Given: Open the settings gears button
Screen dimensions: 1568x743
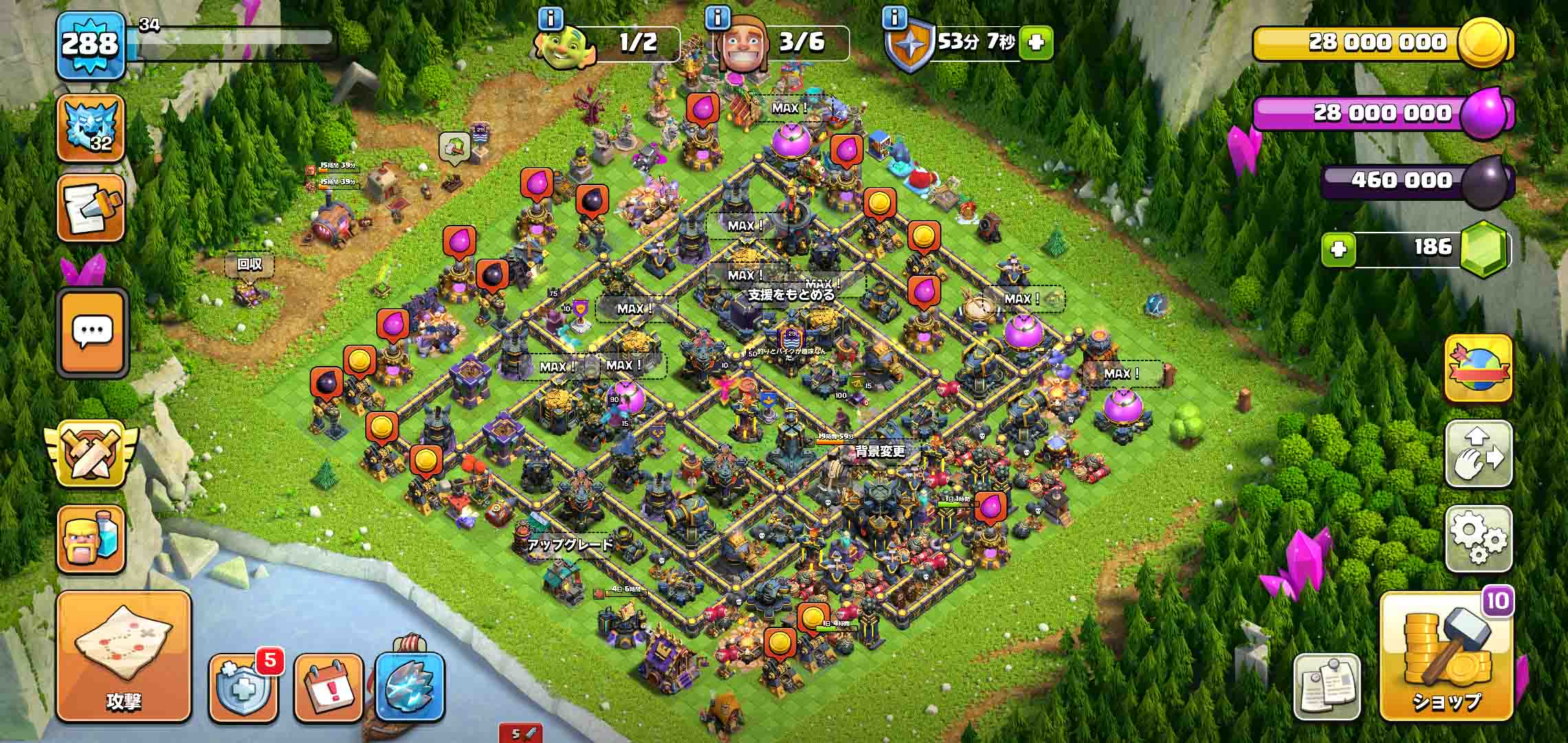Looking at the screenshot, I should [x=1478, y=539].
